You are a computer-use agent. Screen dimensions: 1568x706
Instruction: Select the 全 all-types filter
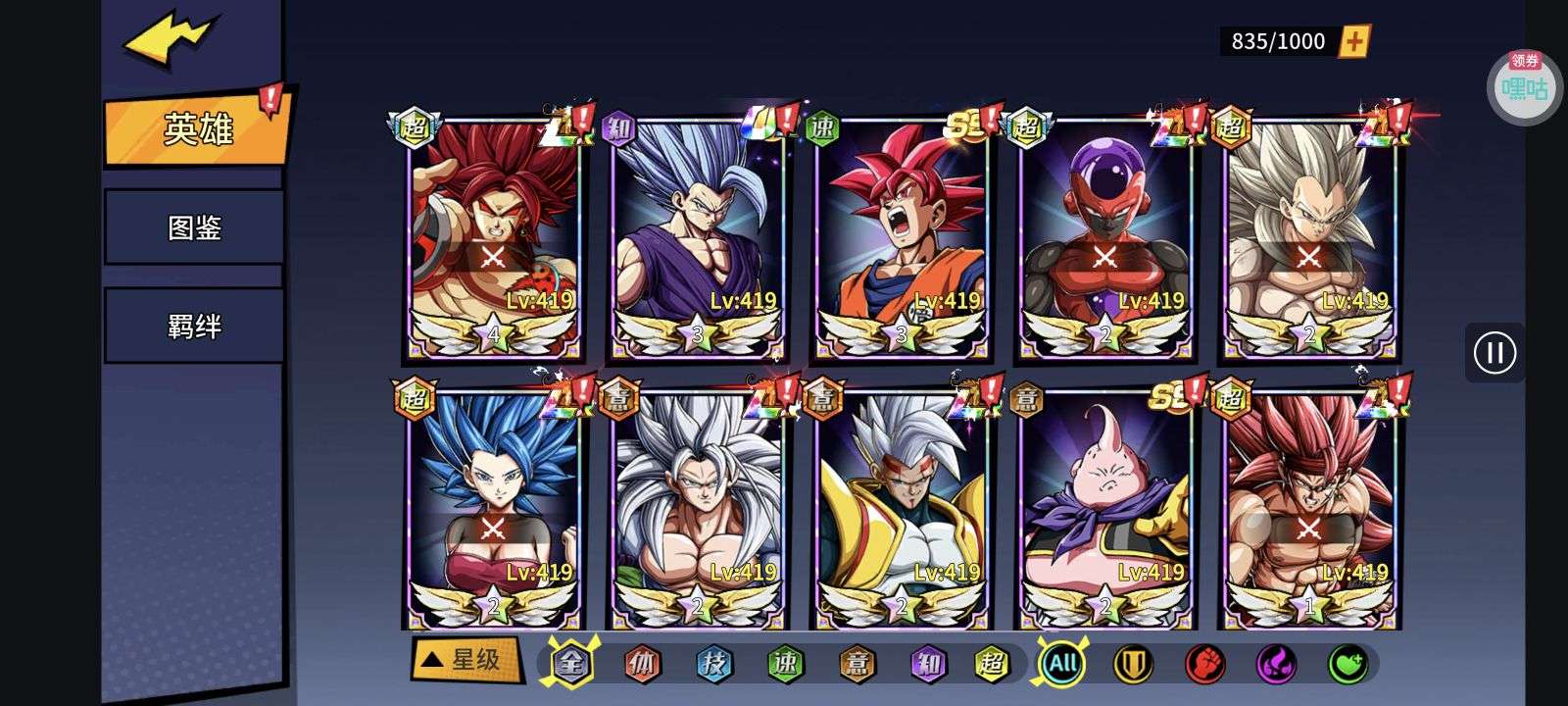click(571, 664)
